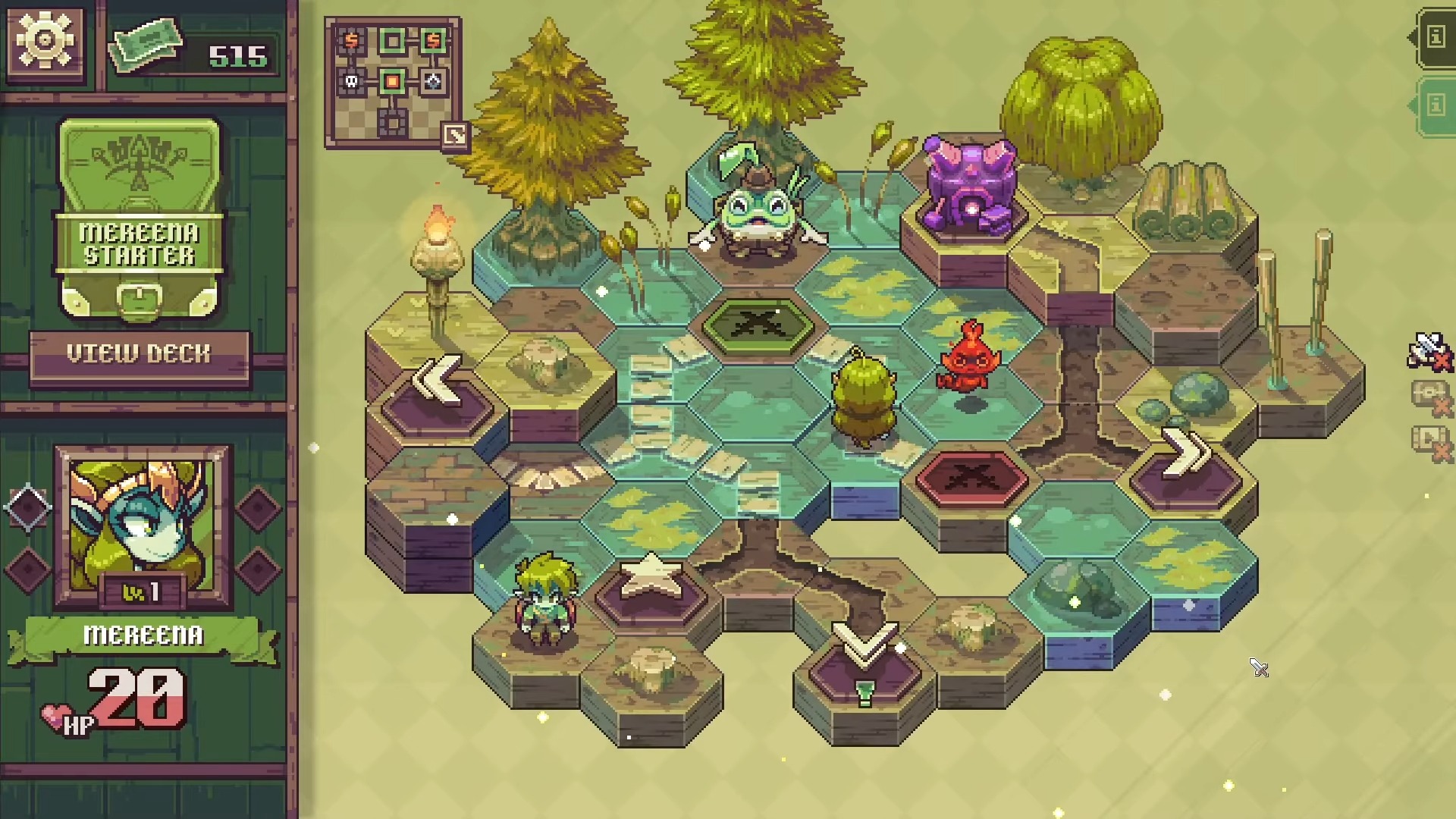Toggle the crossed-out sword icon
Viewport: 1456px width, 819px height.
[1428, 351]
